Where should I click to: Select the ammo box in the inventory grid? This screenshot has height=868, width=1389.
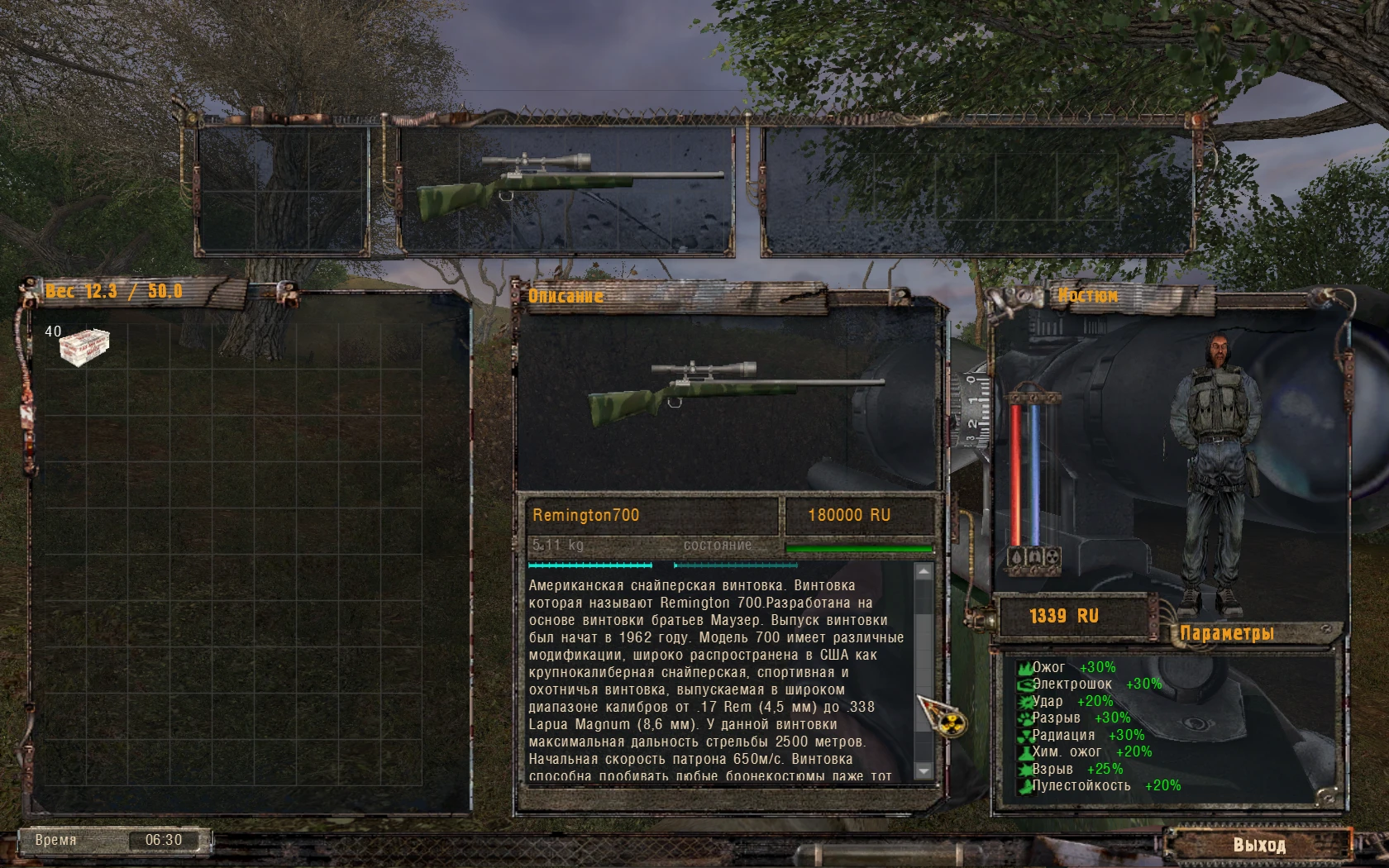click(84, 346)
